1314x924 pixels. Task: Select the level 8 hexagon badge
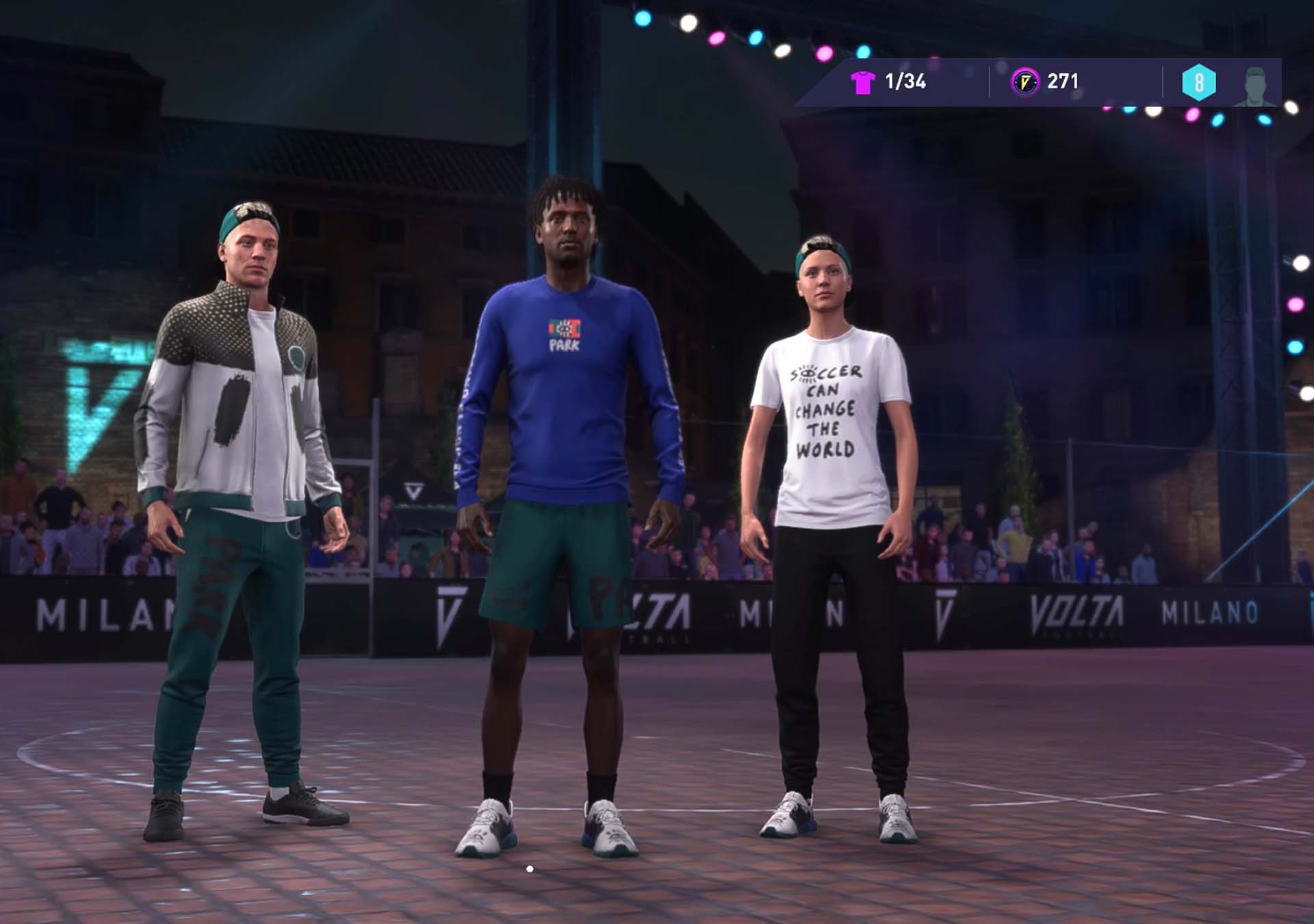(1198, 83)
